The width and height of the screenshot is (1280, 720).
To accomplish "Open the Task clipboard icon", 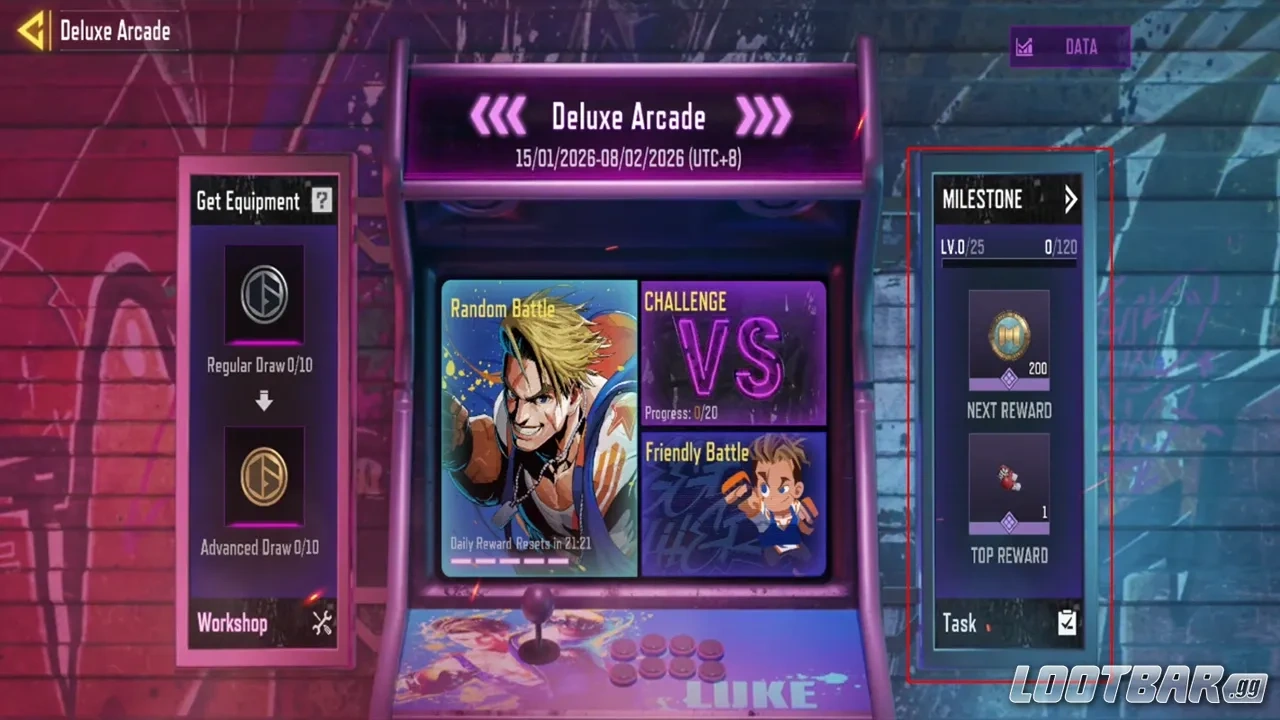I will (1066, 622).
